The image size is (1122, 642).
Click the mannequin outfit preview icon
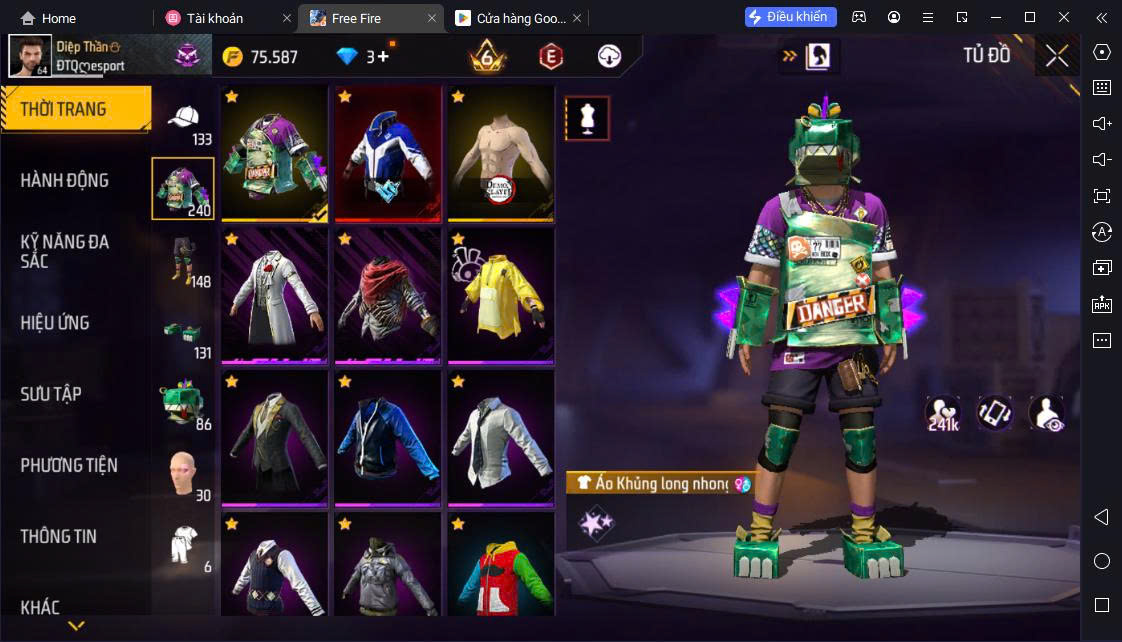pos(587,119)
